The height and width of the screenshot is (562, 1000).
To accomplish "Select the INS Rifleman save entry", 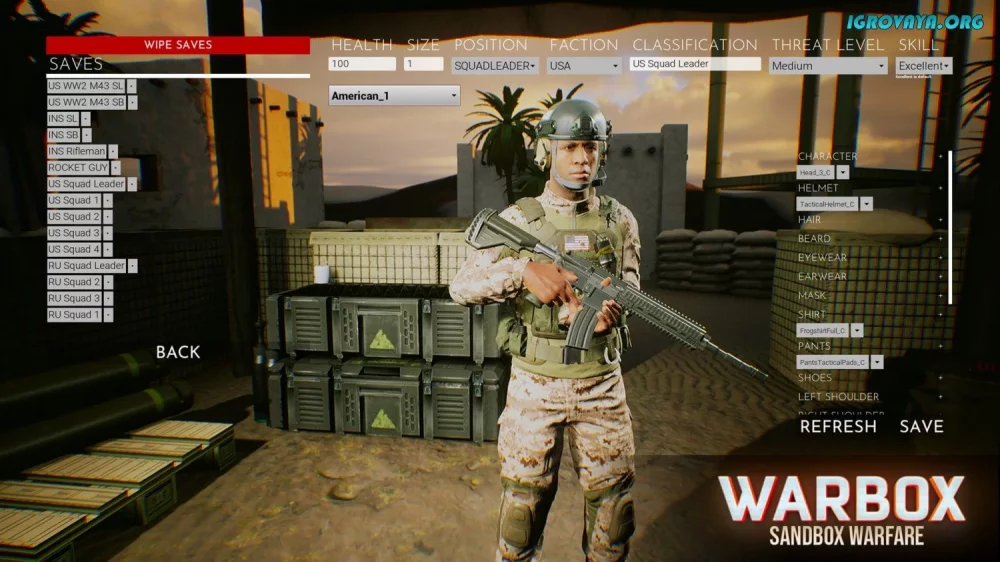I will [76, 151].
